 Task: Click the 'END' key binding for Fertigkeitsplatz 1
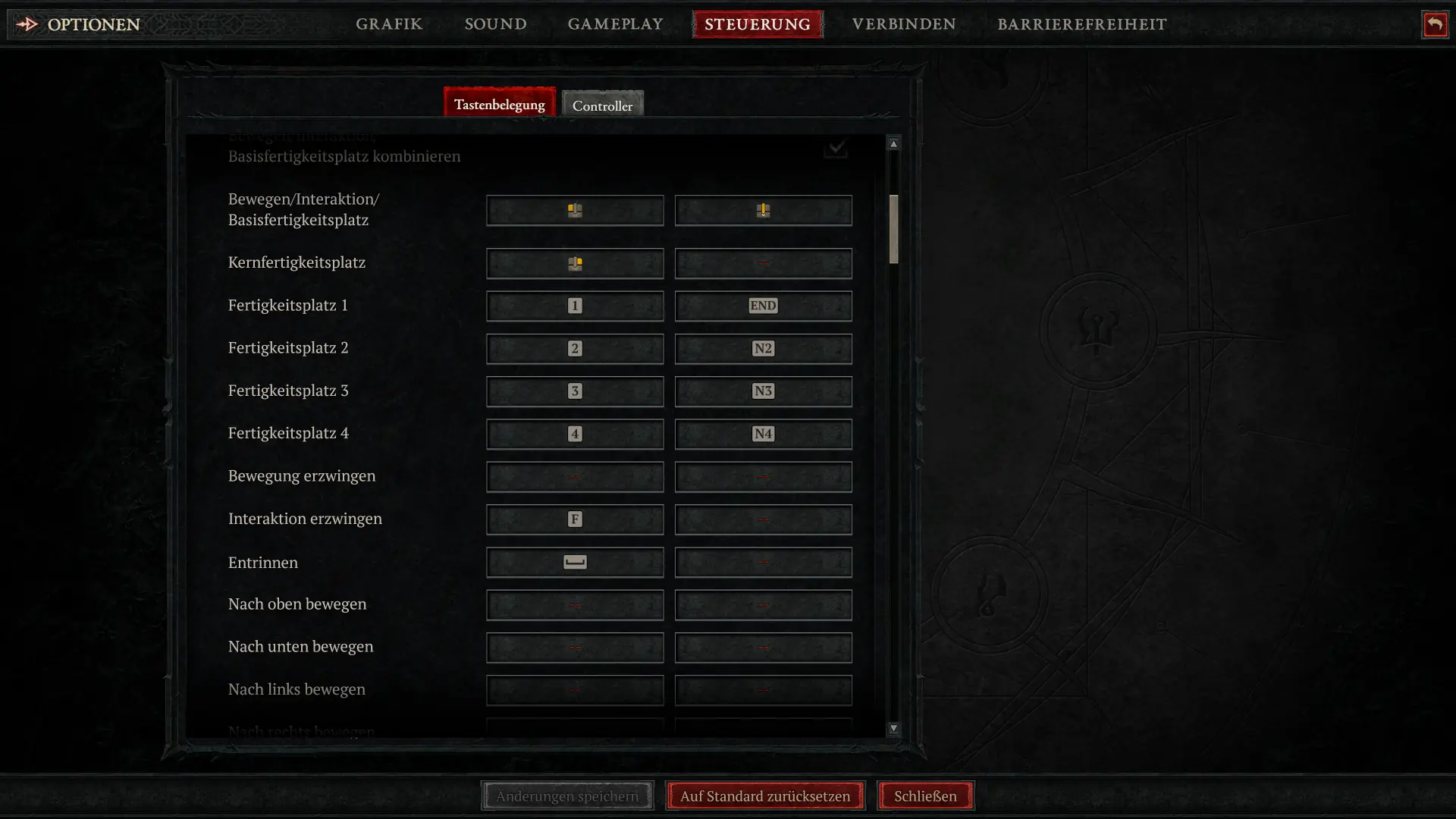763,306
